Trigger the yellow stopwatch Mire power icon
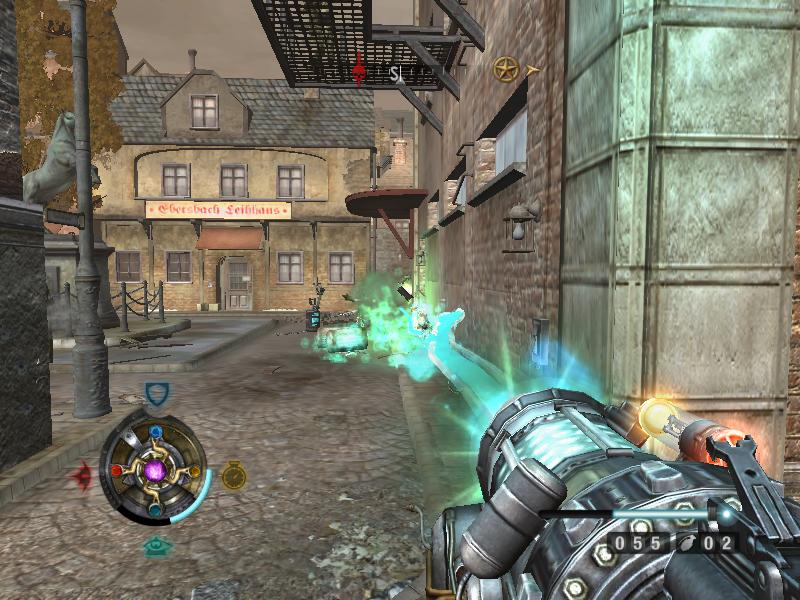 tap(234, 475)
